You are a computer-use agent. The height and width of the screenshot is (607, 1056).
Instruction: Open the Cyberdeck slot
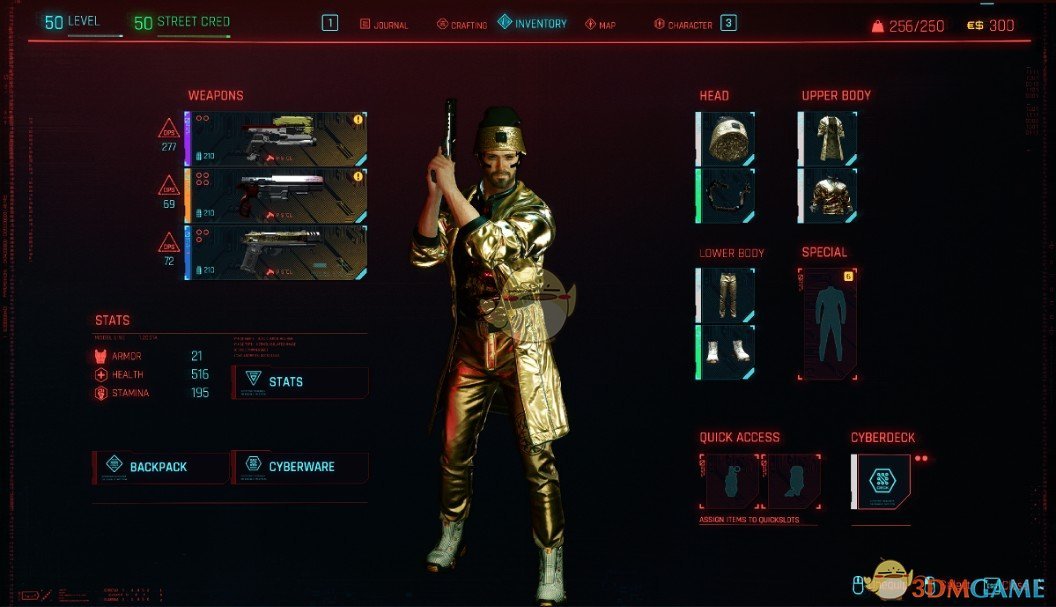(882, 481)
